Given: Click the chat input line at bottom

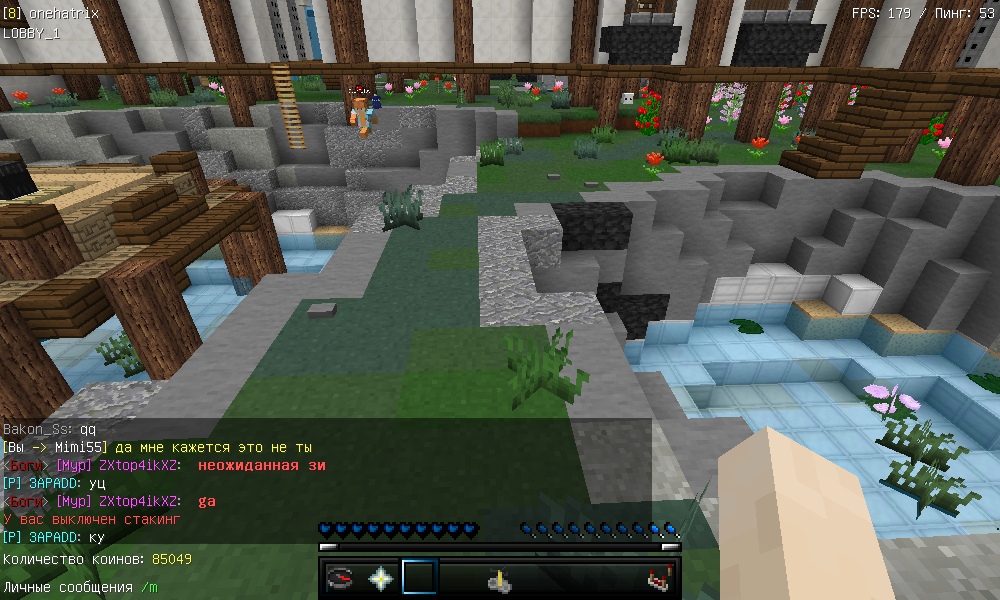Looking at the screenshot, I should (x=80, y=587).
